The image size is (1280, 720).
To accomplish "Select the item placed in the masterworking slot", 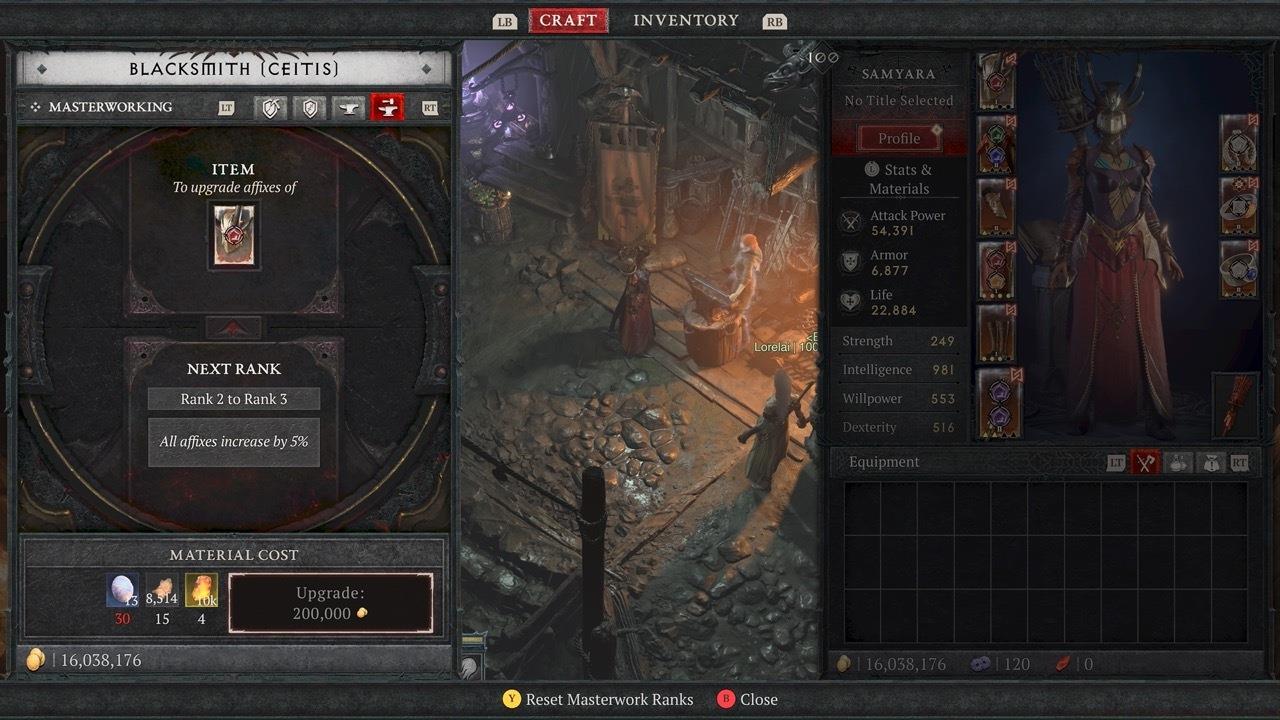I will pos(234,235).
